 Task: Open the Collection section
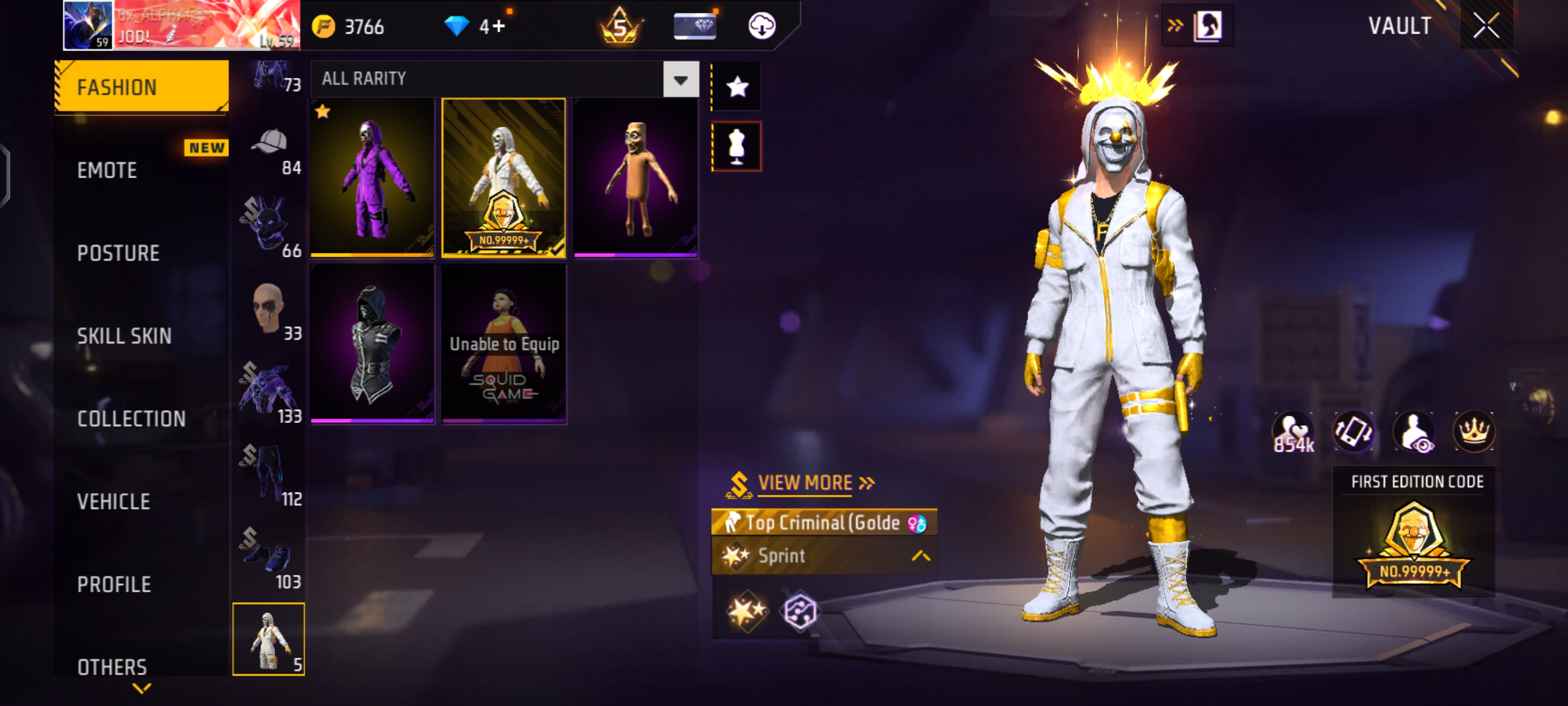[x=132, y=419]
